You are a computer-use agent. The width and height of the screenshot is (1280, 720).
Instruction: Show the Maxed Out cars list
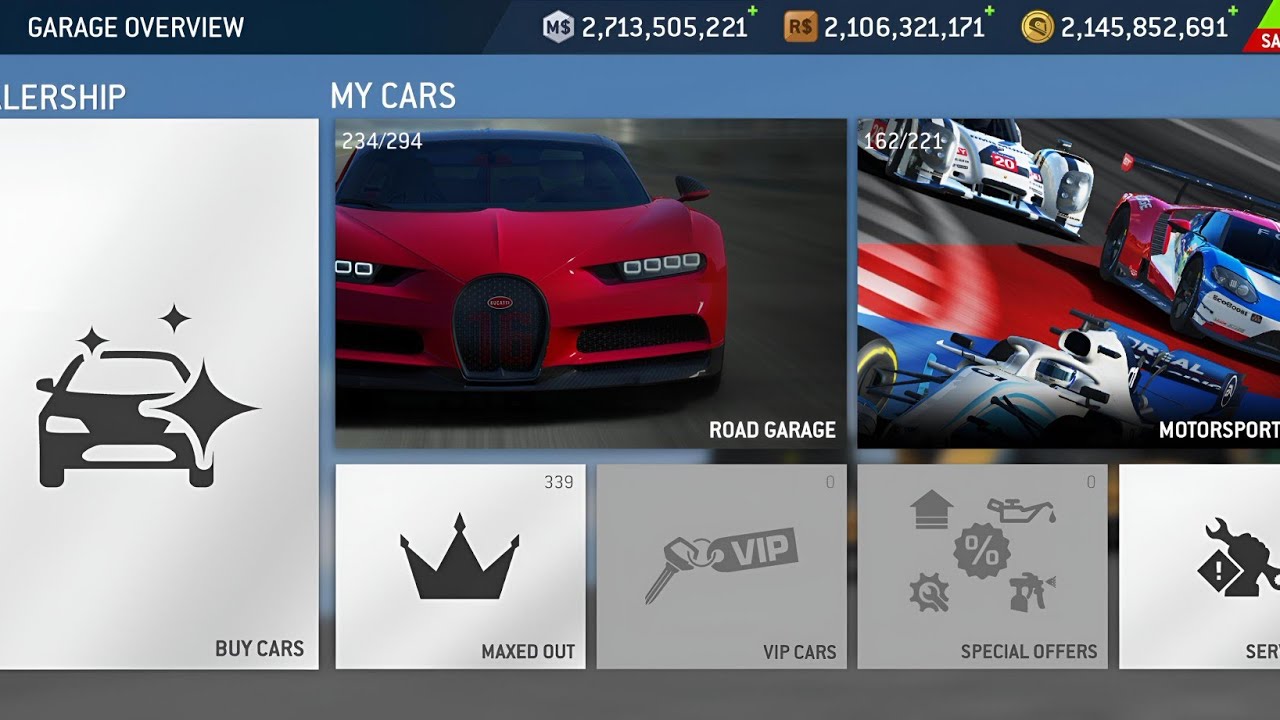[x=460, y=566]
